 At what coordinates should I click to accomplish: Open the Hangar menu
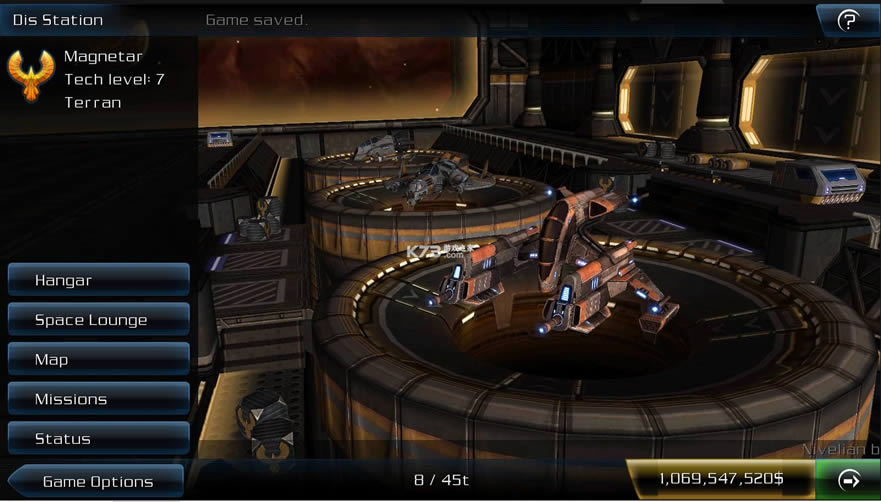98,280
